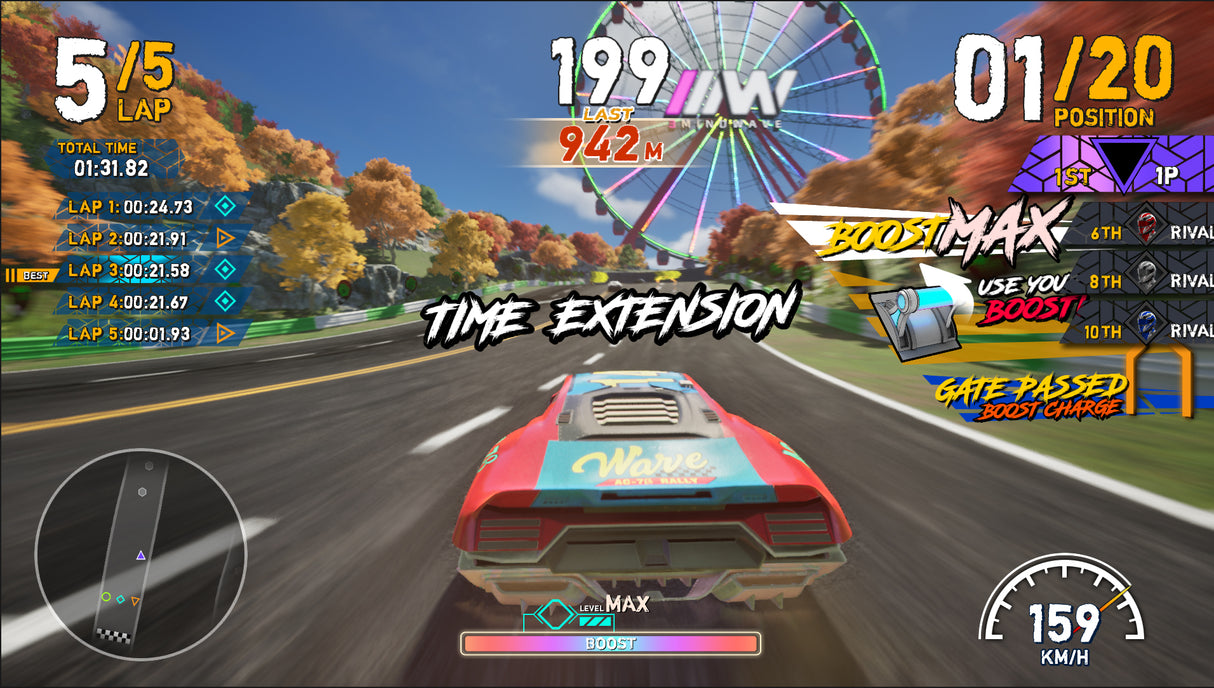Click the circular track minimap
The height and width of the screenshot is (688, 1214).
(x=140, y=553)
